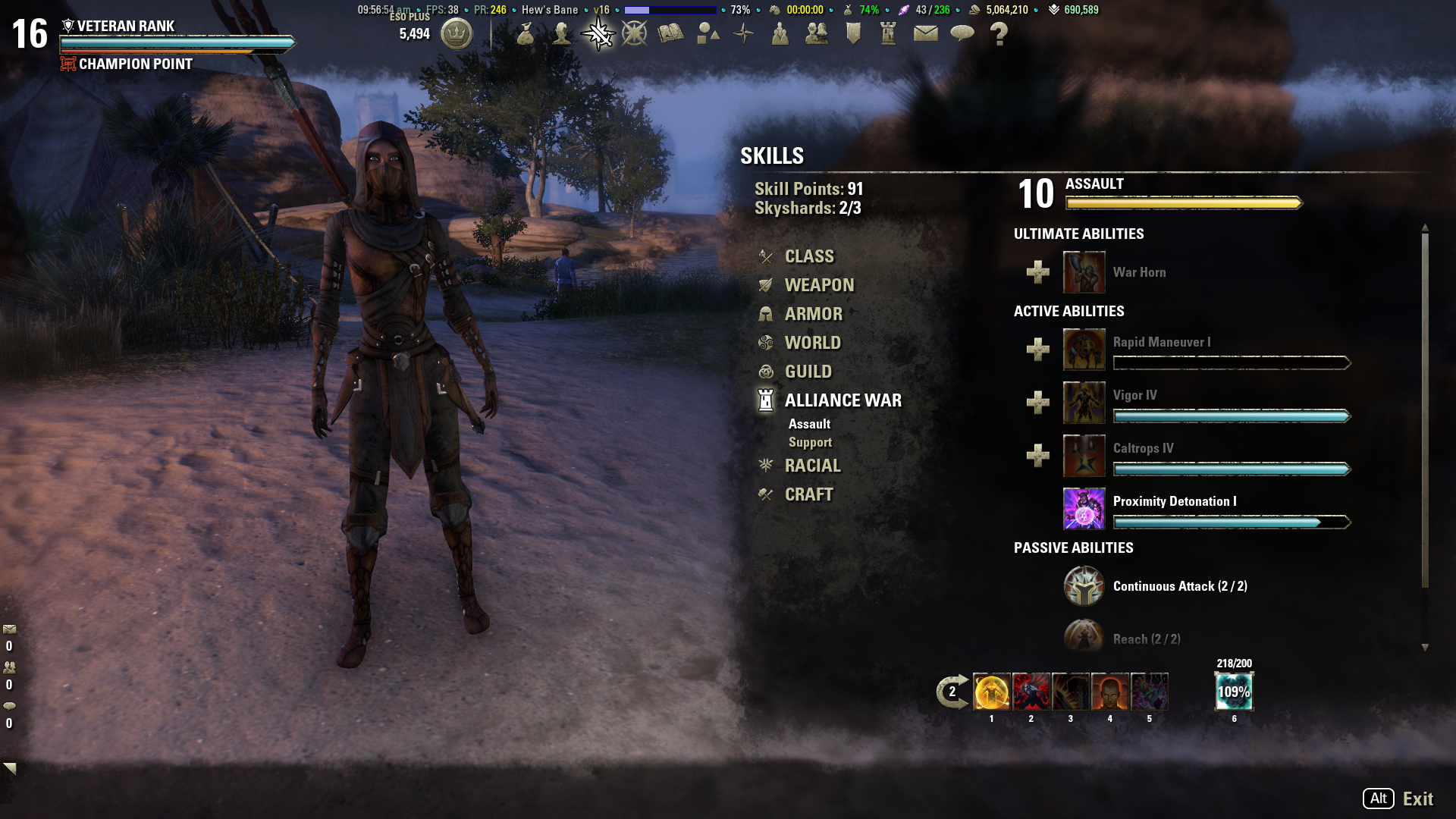This screenshot has width=1456, height=819.
Task: Select the Proximity Detonation ability icon
Action: [1084, 508]
